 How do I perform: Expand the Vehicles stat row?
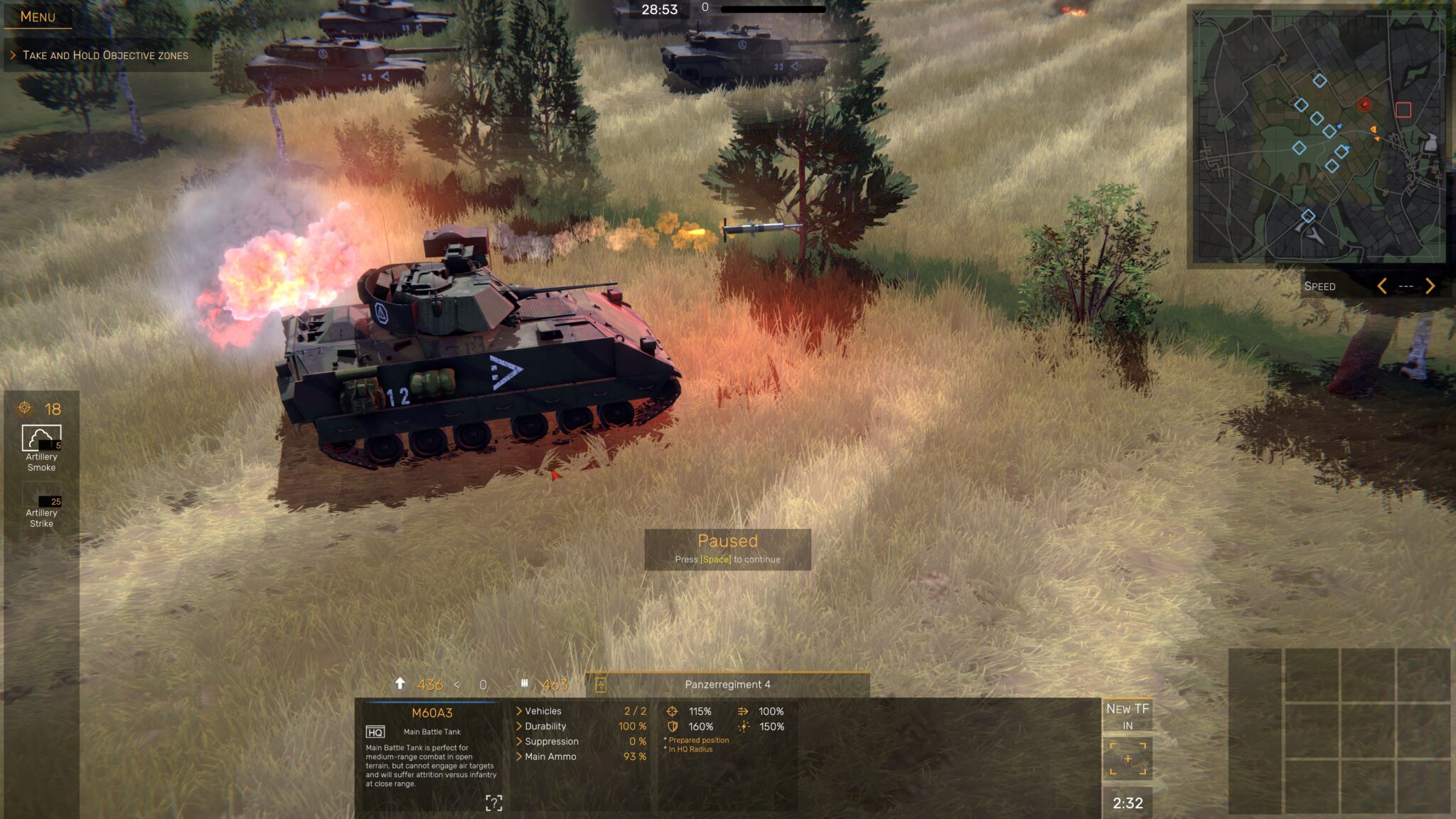521,710
